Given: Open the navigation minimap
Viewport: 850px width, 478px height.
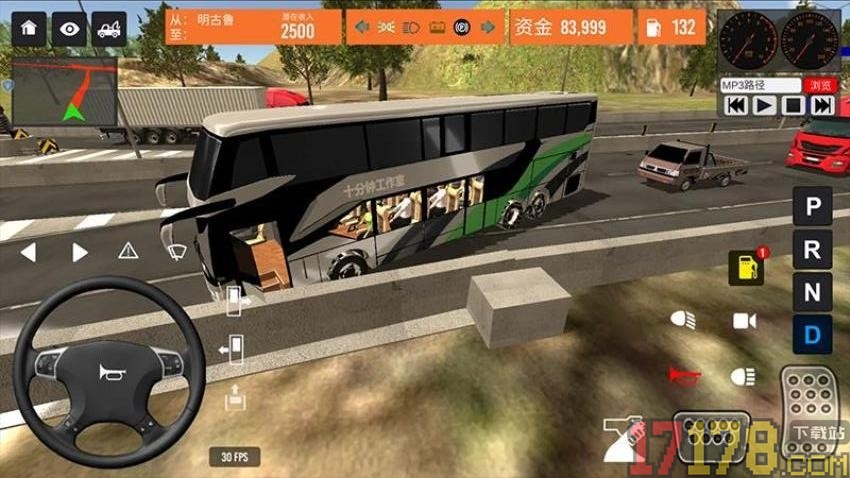Looking at the screenshot, I should (64, 91).
